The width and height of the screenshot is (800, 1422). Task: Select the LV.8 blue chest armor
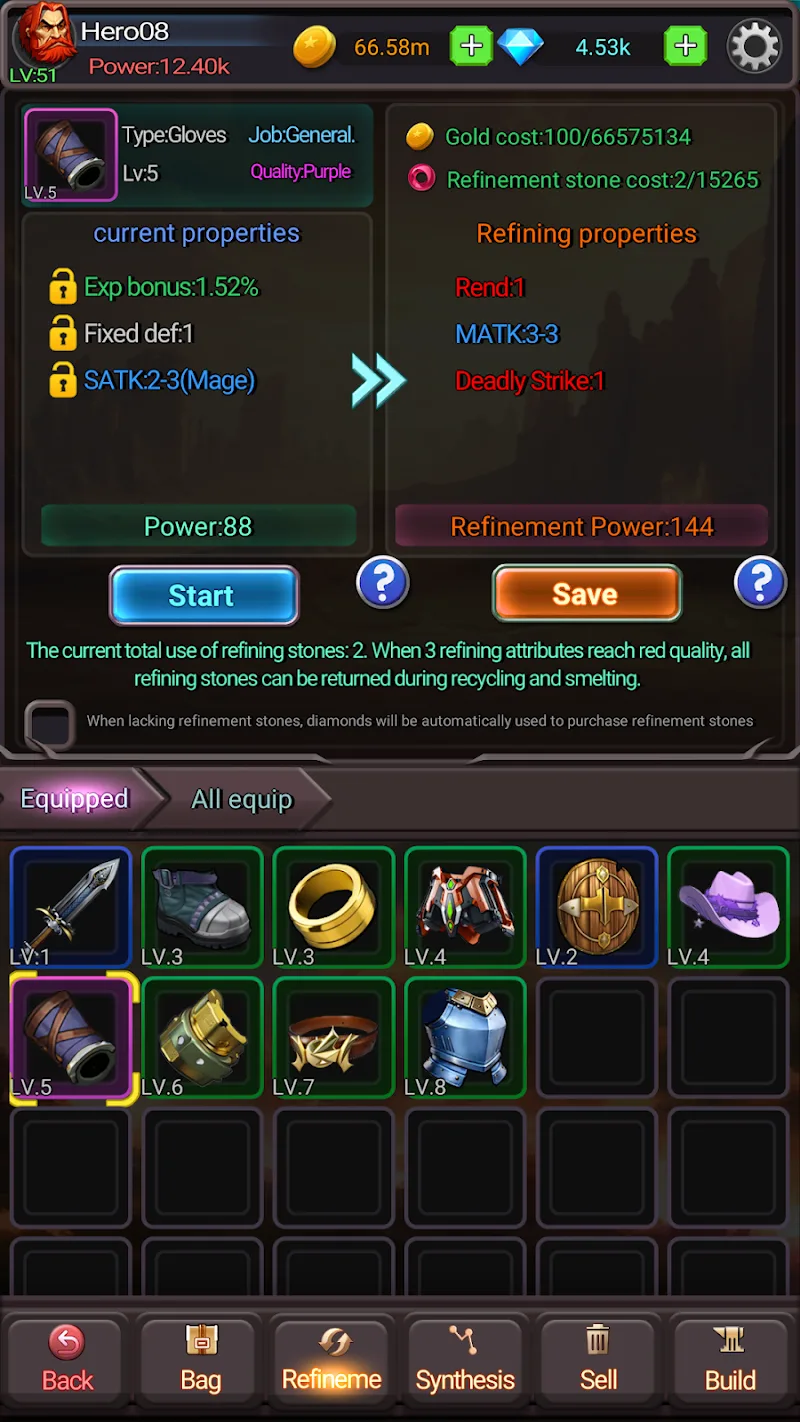465,1039
